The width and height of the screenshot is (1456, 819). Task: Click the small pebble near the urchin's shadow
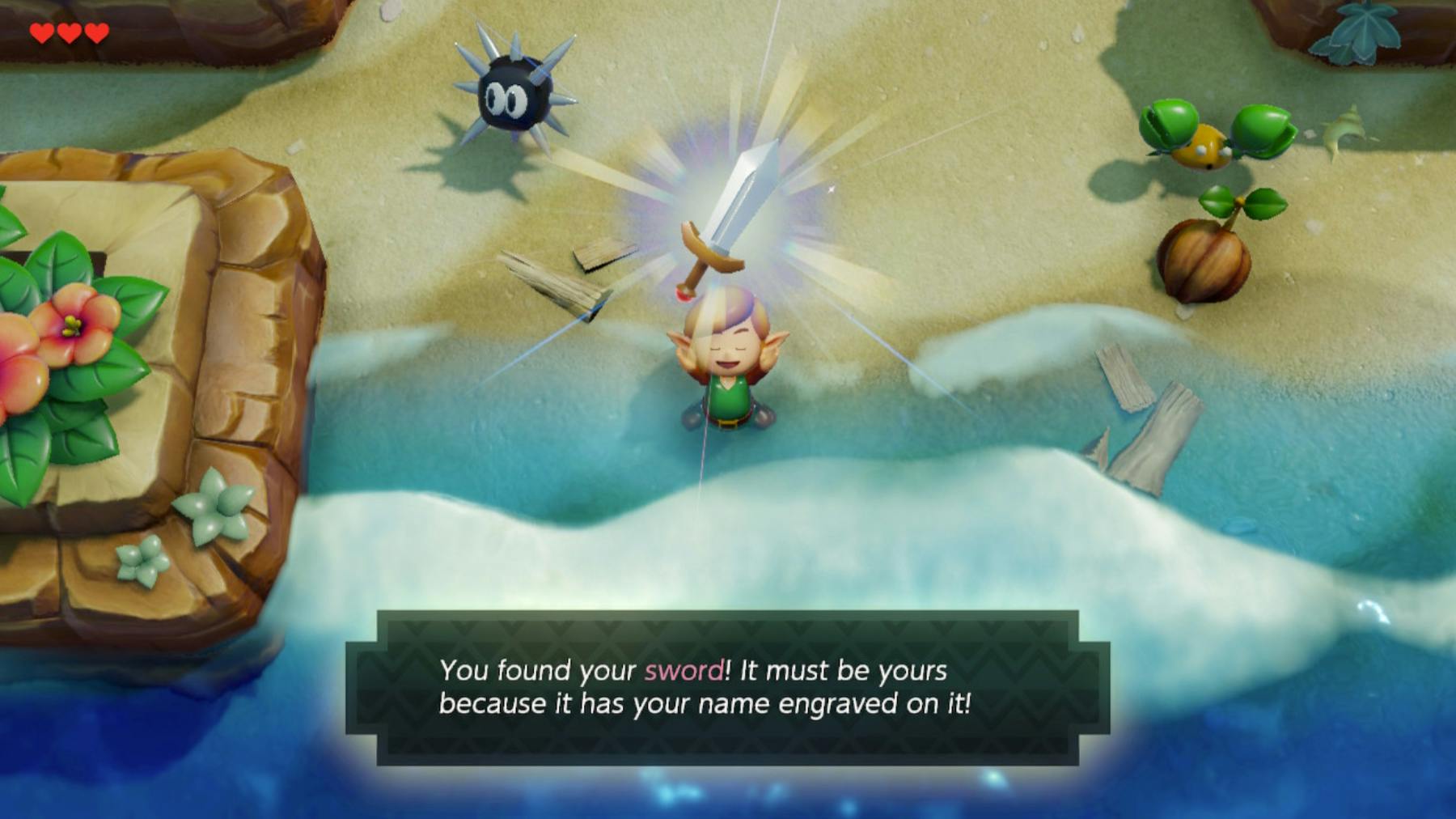coord(294,146)
